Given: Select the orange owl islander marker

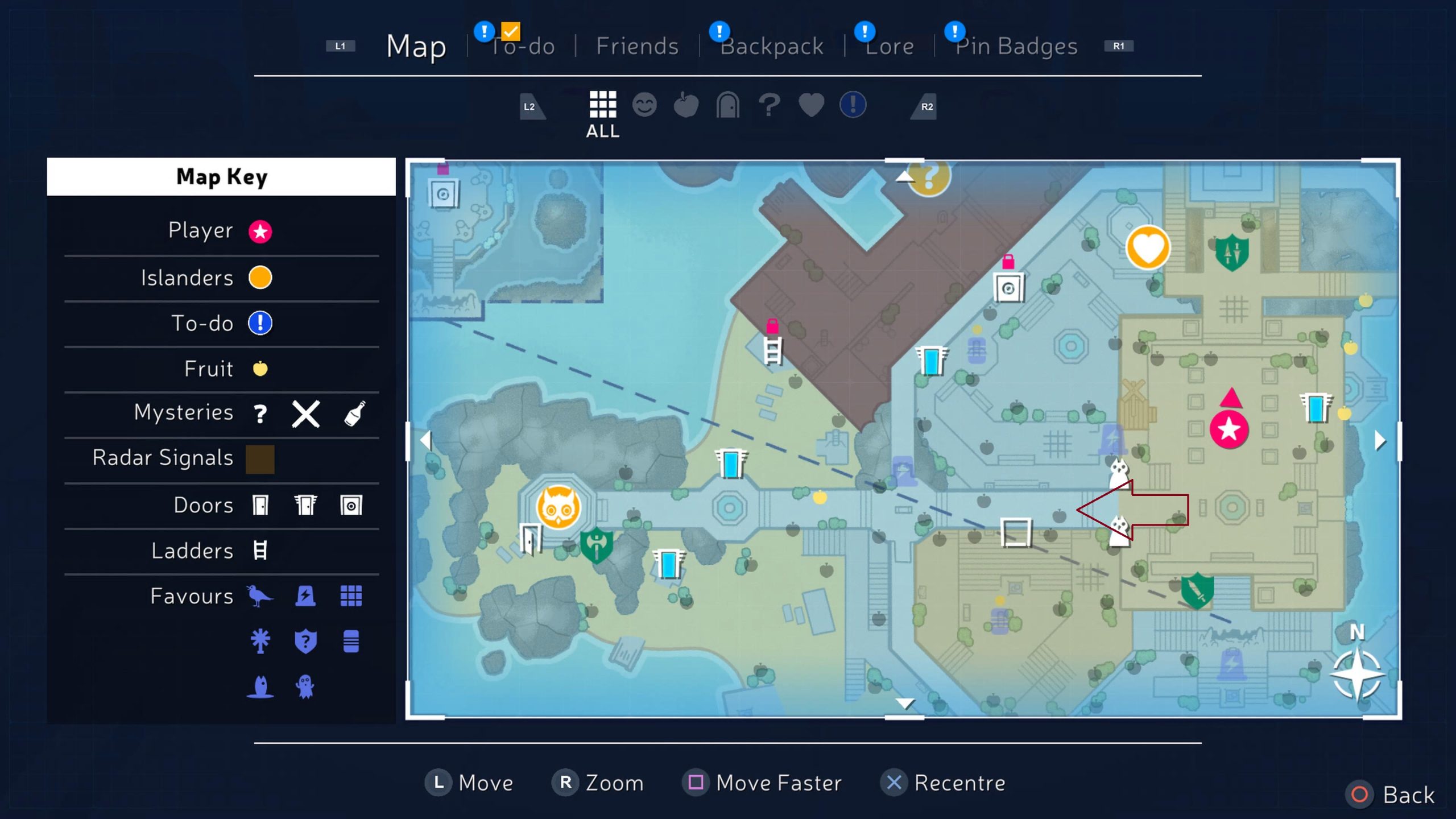Looking at the screenshot, I should point(559,507).
